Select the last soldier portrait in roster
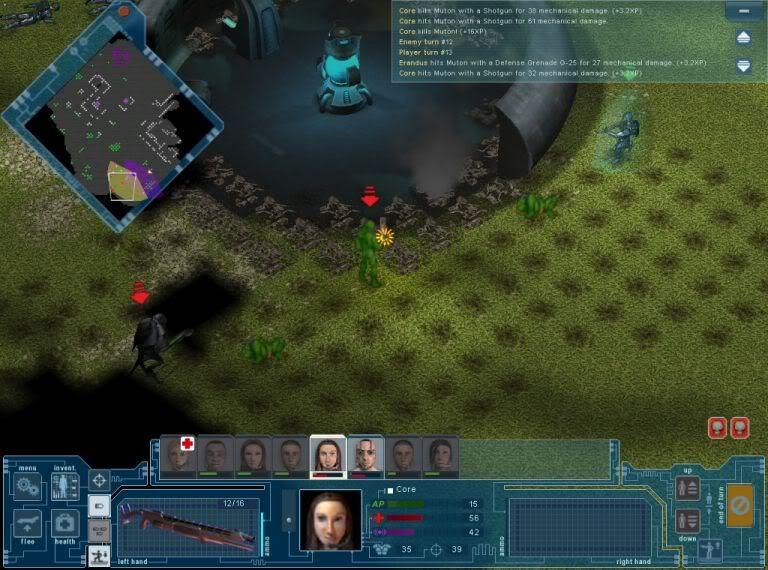 click(x=440, y=455)
